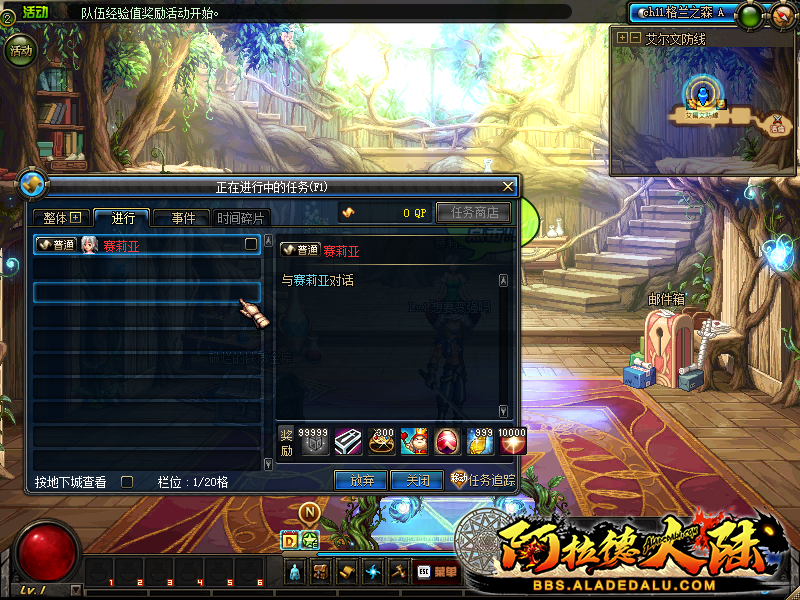Toggle the 按地下城查看 checkbox
Image resolution: width=800 pixels, height=600 pixels.
pos(127,481)
